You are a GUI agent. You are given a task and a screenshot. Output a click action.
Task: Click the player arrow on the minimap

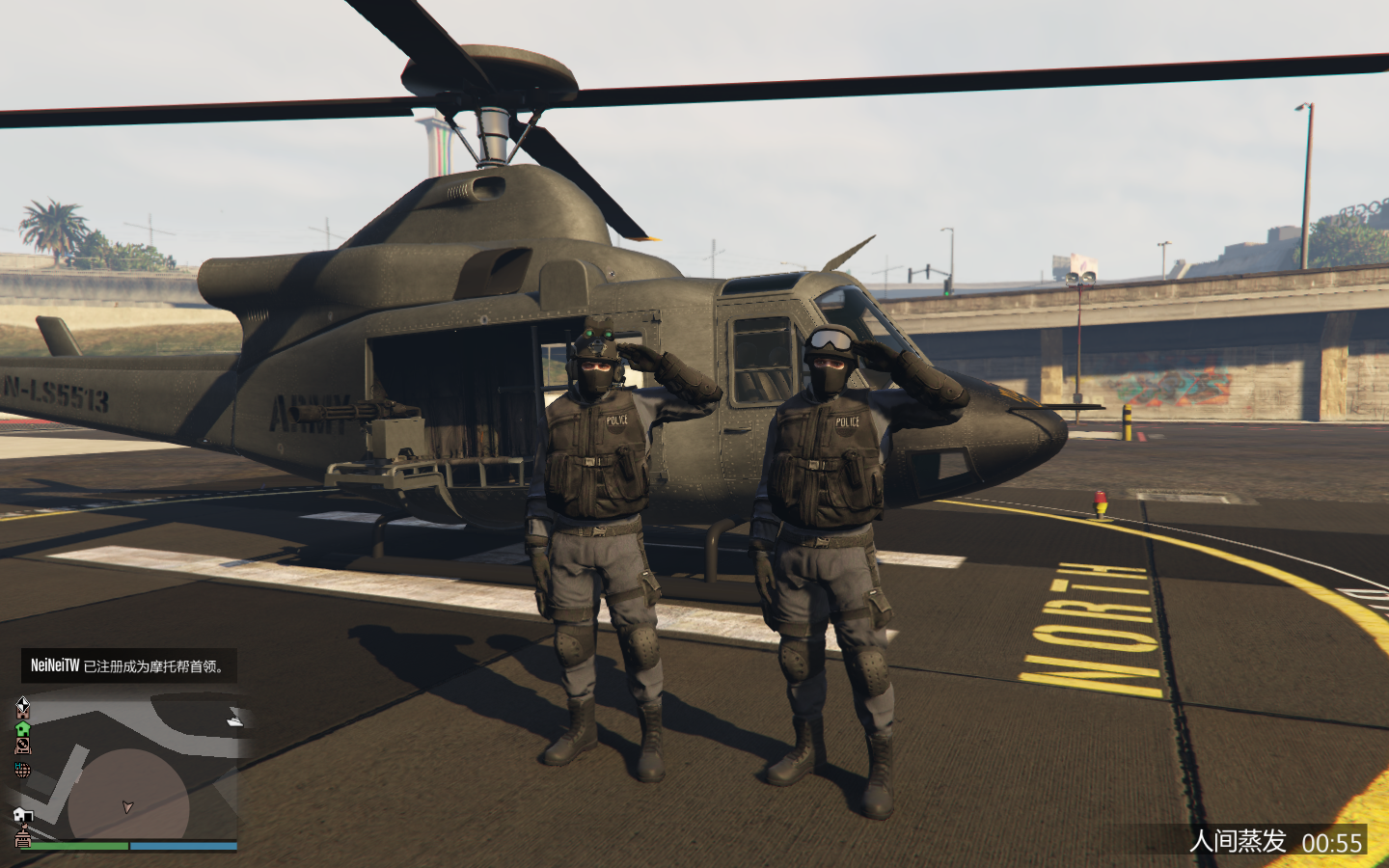click(x=127, y=806)
